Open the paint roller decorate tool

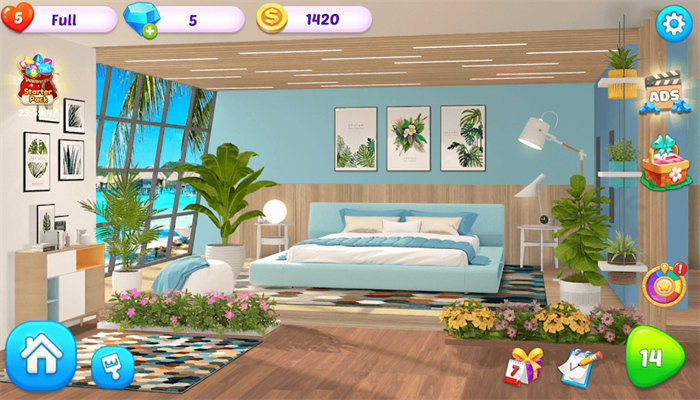(112, 368)
